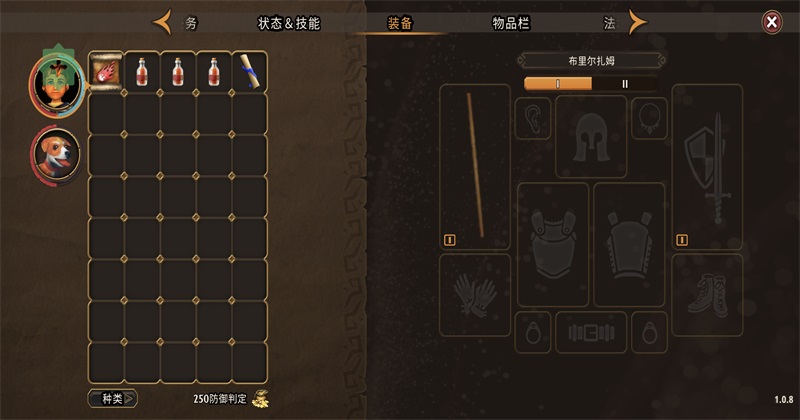This screenshot has height=420, width=800.
Task: Select the sword and shield off-hand slot
Action: (707, 166)
